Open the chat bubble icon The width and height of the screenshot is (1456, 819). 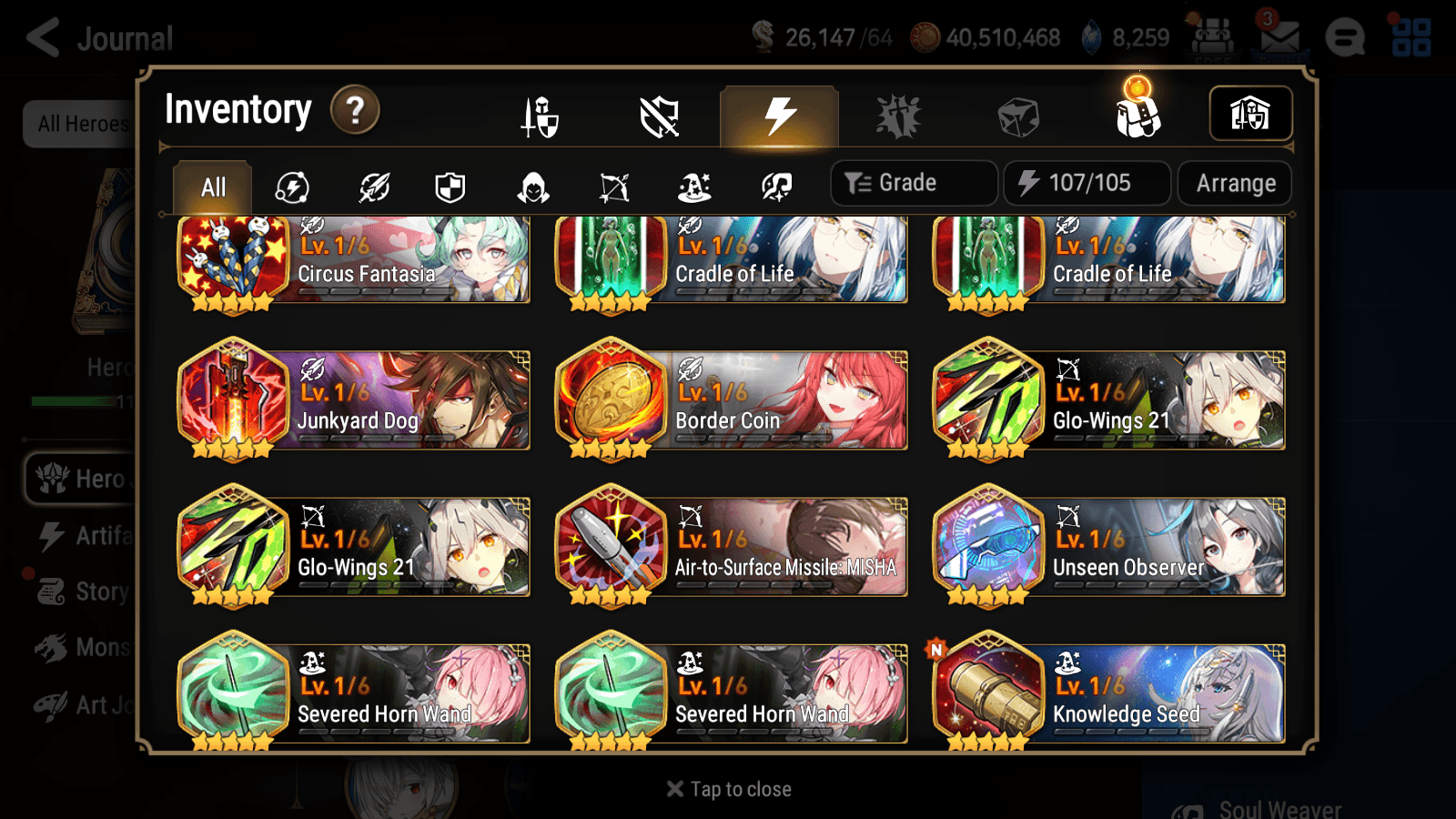pyautogui.click(x=1345, y=38)
